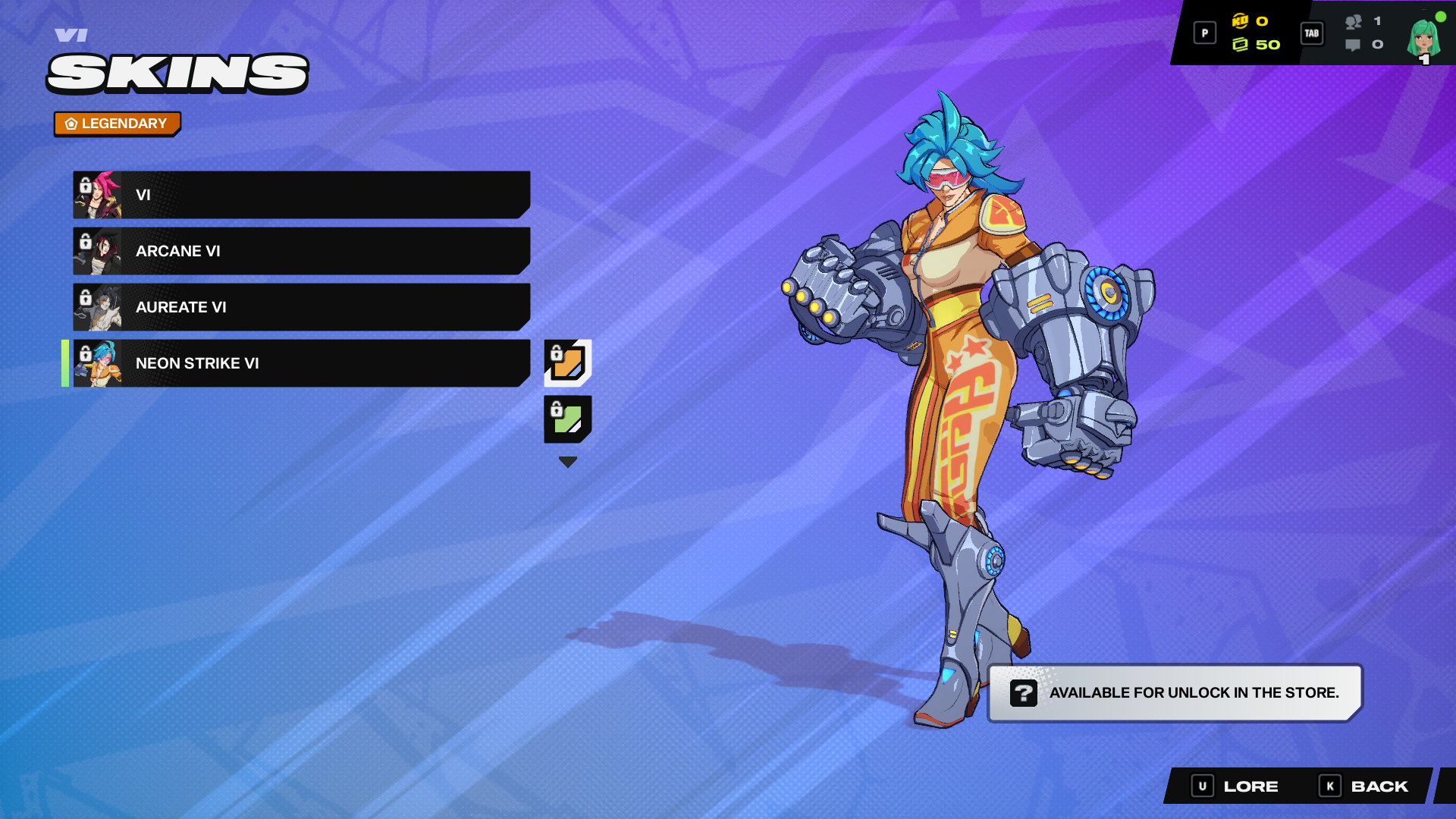Toggle the lock on the base VI skin

(x=83, y=187)
